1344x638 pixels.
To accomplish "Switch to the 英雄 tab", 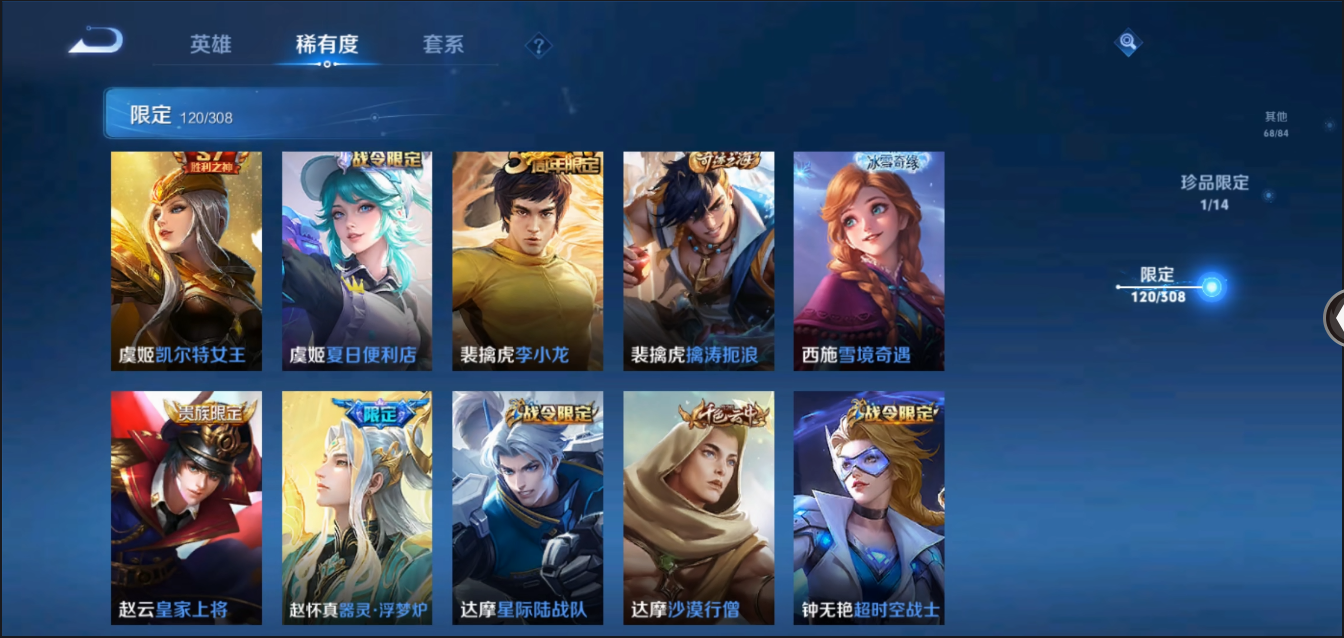I will 211,45.
